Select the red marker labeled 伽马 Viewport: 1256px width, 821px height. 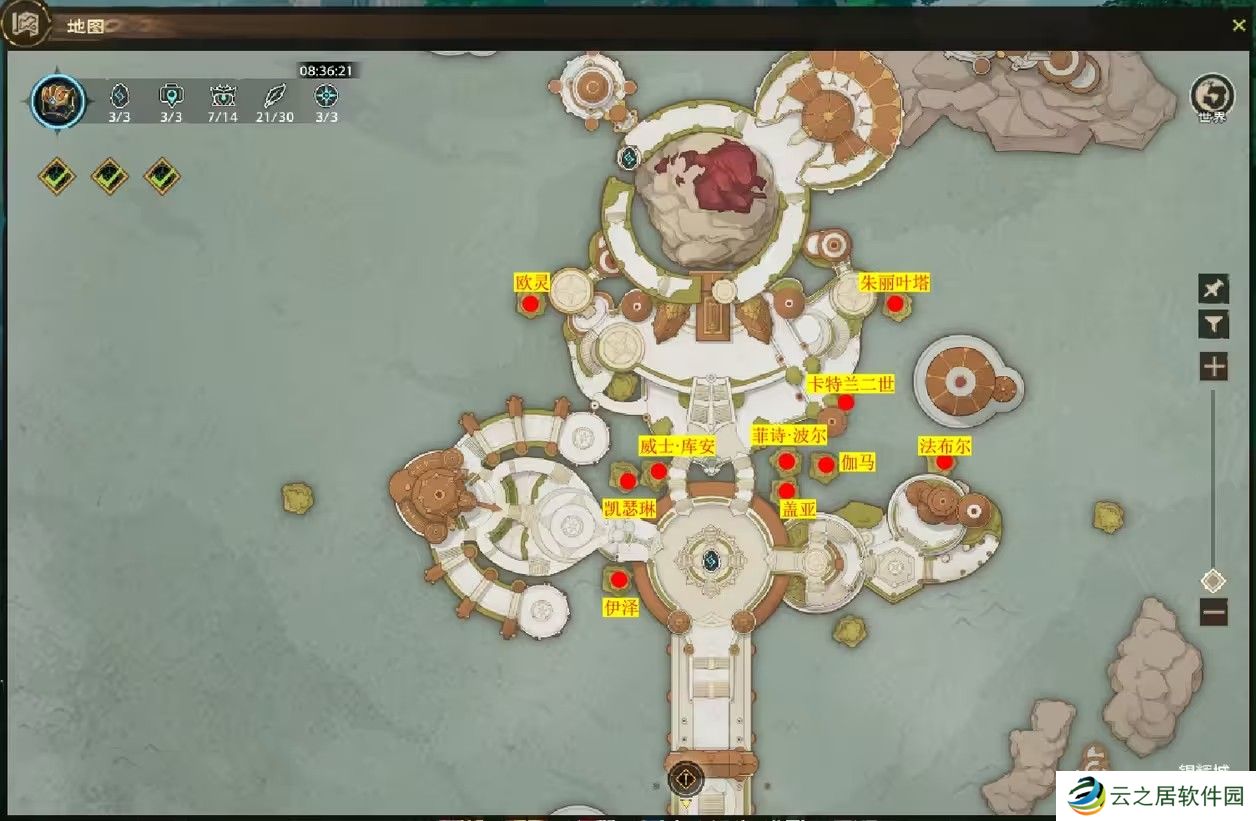pyautogui.click(x=826, y=464)
